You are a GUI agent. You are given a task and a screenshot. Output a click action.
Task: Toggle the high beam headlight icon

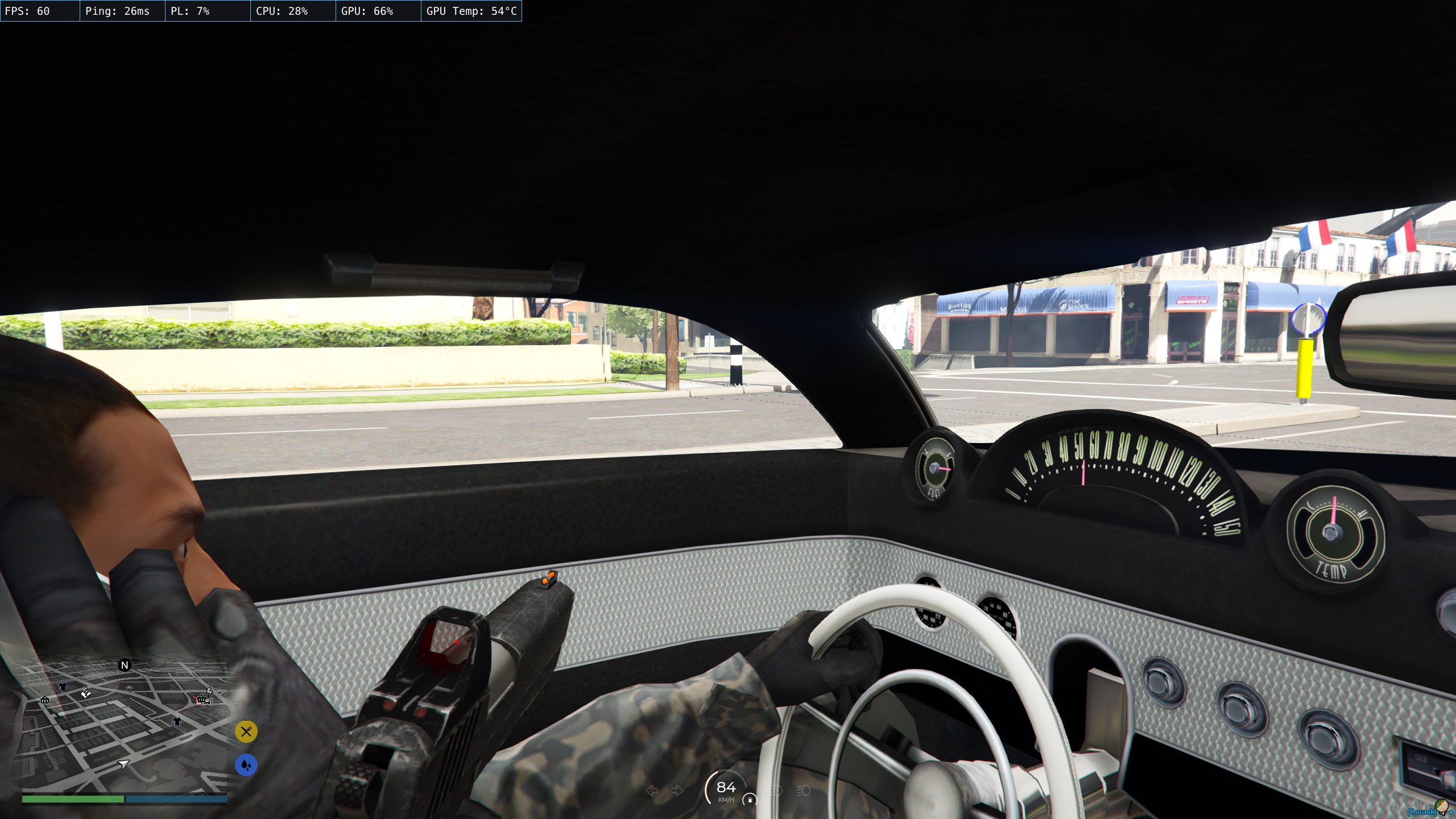click(803, 791)
